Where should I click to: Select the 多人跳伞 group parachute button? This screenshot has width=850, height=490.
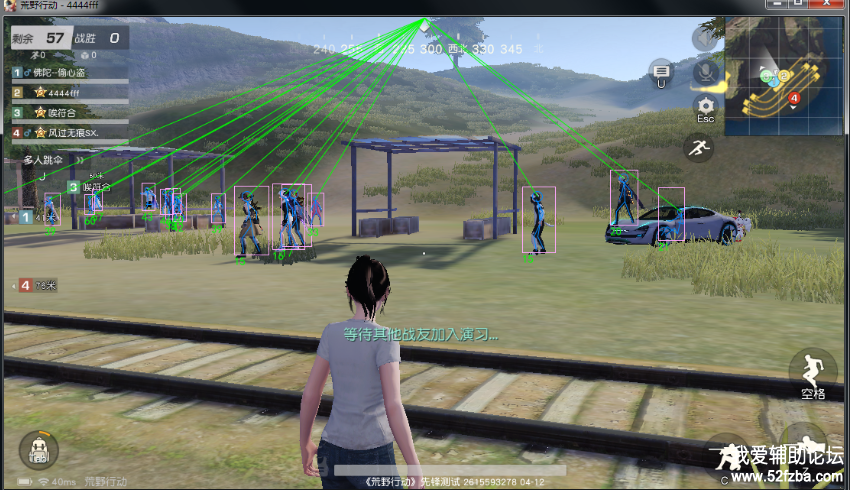43,160
